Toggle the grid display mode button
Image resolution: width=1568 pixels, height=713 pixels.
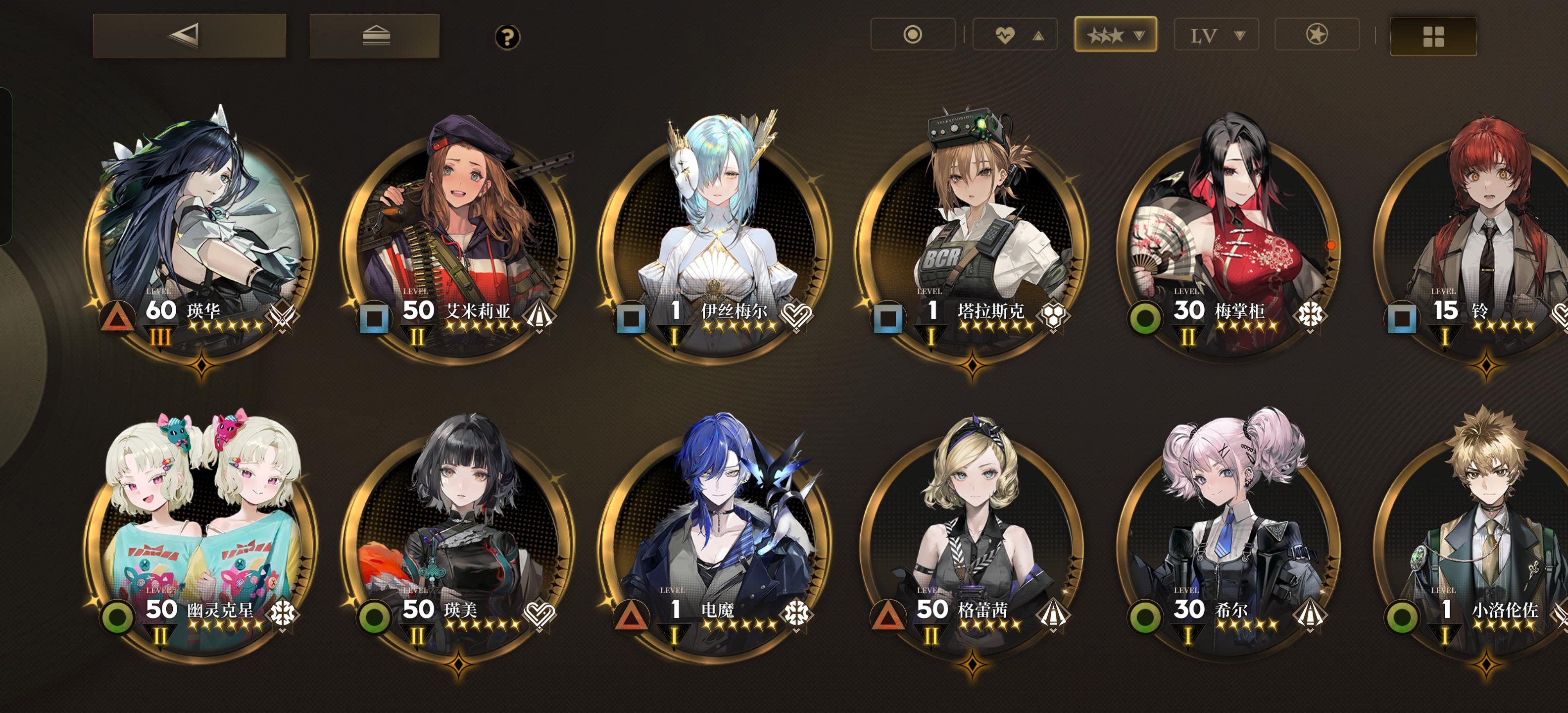[1434, 35]
